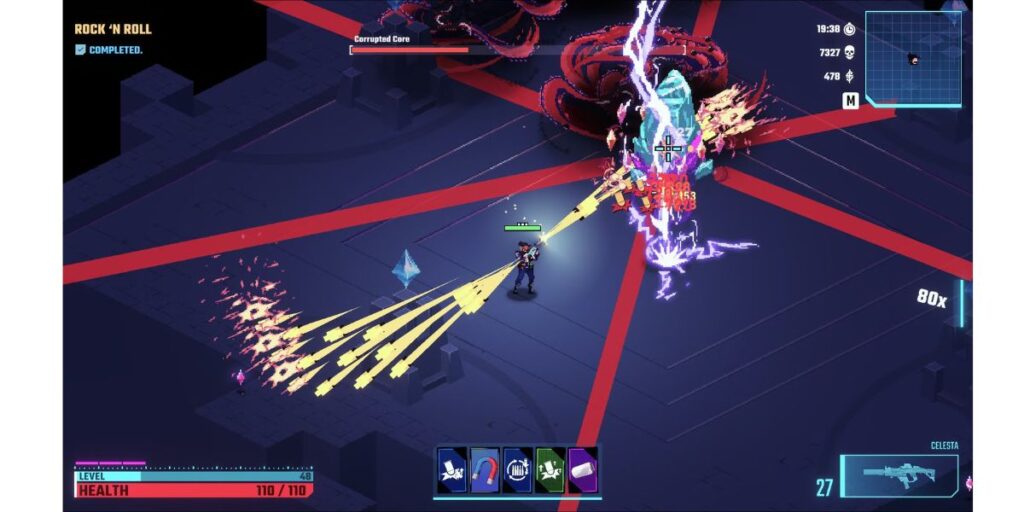Select the blue bullet impact upgrade card
Viewport: 1024px width, 512px height.
point(452,470)
